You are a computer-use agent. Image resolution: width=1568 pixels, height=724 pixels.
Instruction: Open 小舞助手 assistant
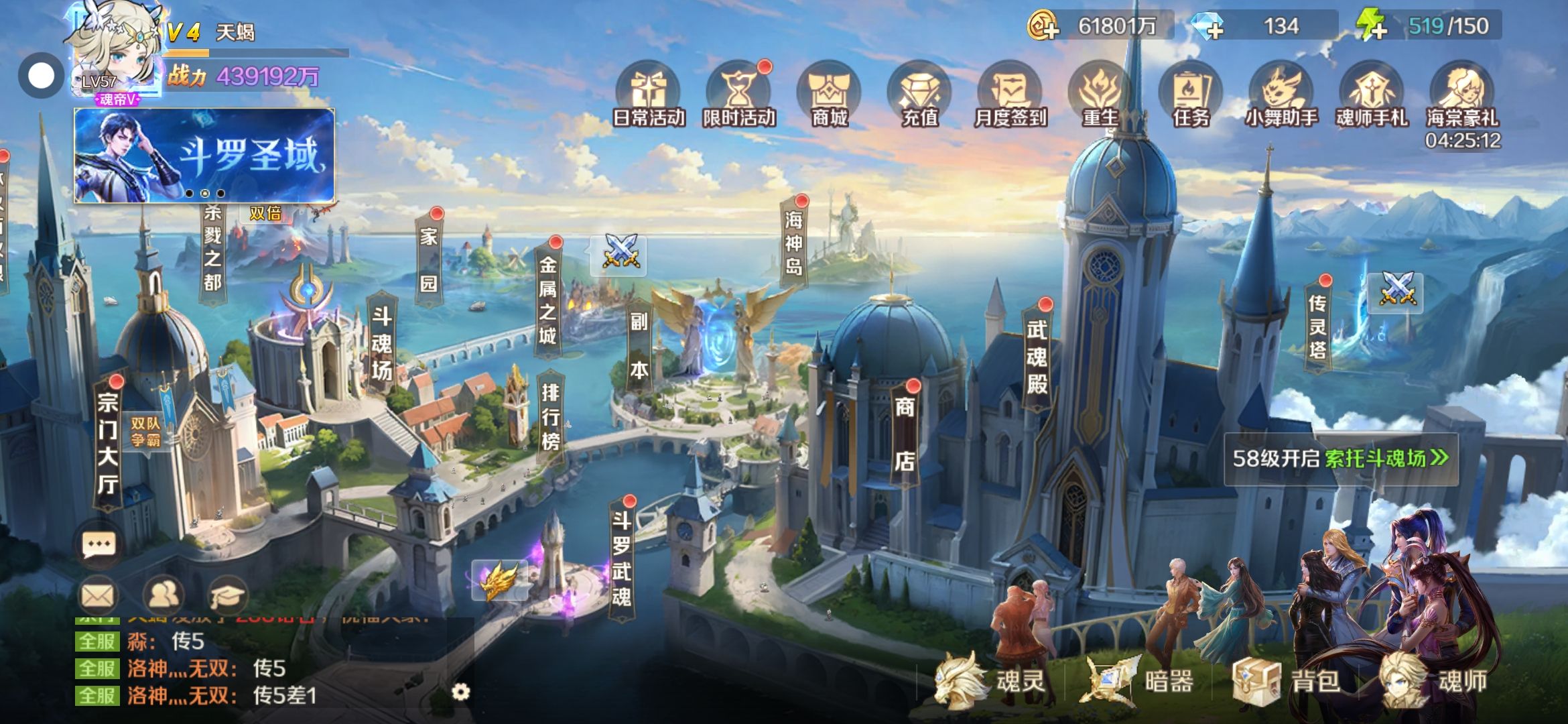[x=1281, y=95]
